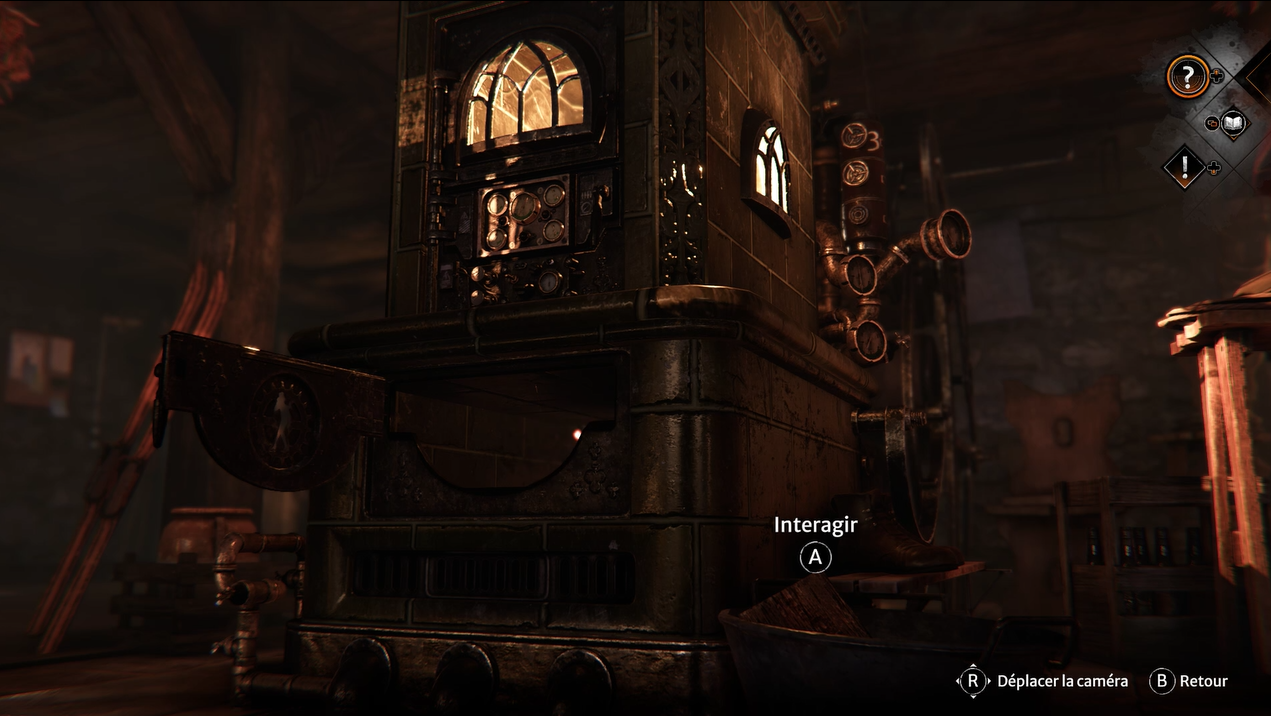Screen dimensions: 1271x716
Task: Select the exclamation mark objective icon
Action: [x=1185, y=167]
